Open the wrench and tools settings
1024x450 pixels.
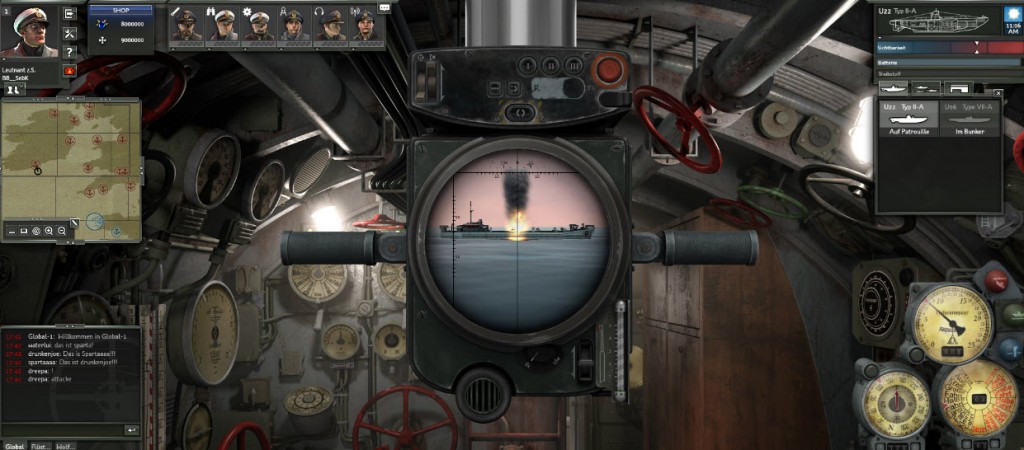[69, 33]
